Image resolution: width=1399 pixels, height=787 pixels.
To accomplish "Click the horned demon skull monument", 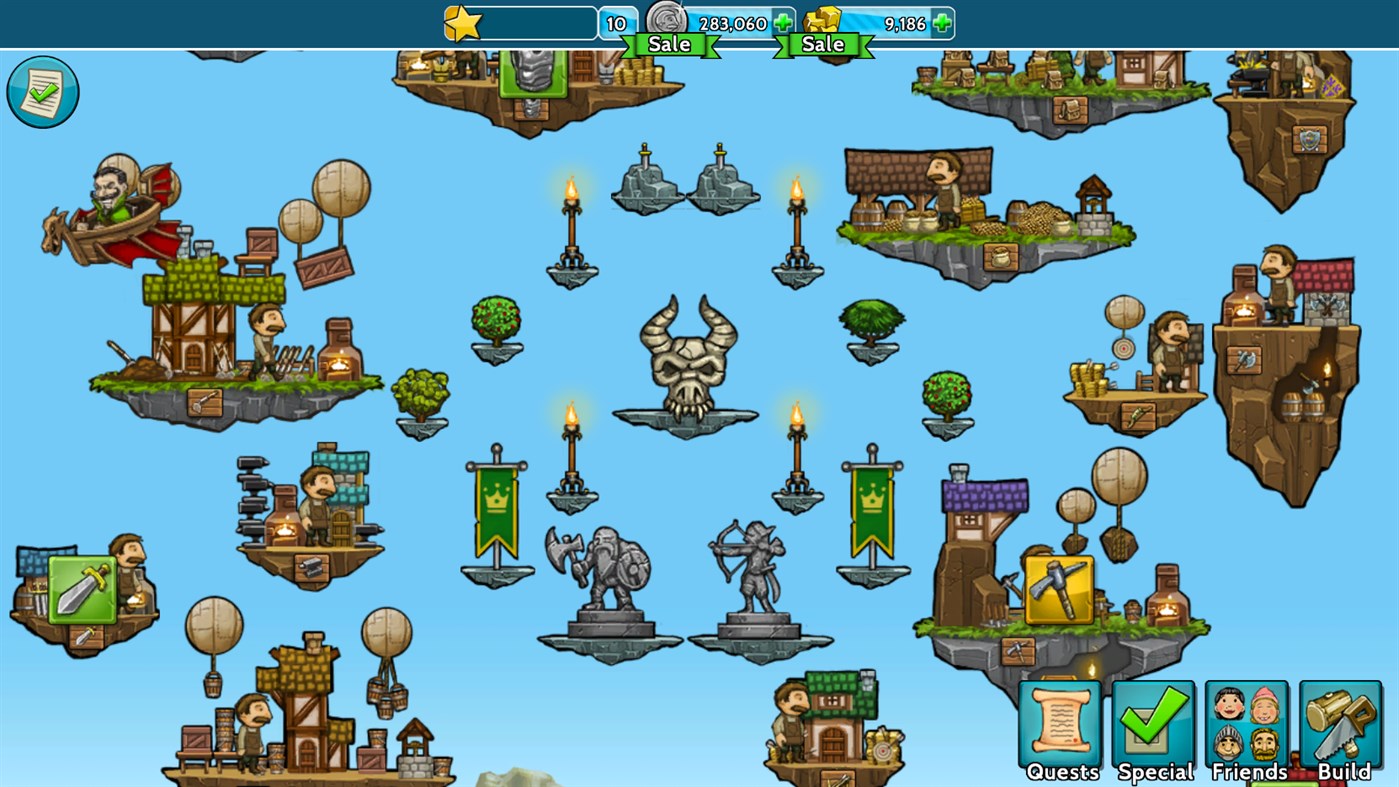I will [x=686, y=360].
